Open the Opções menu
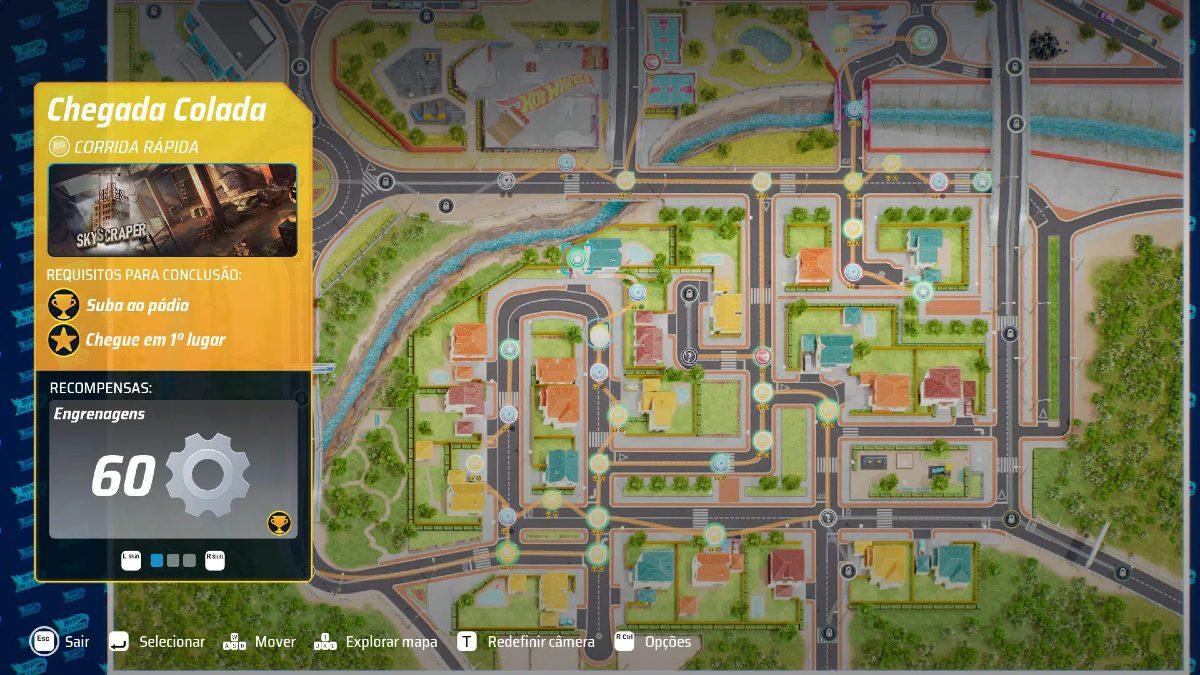1200x675 pixels. 667,641
